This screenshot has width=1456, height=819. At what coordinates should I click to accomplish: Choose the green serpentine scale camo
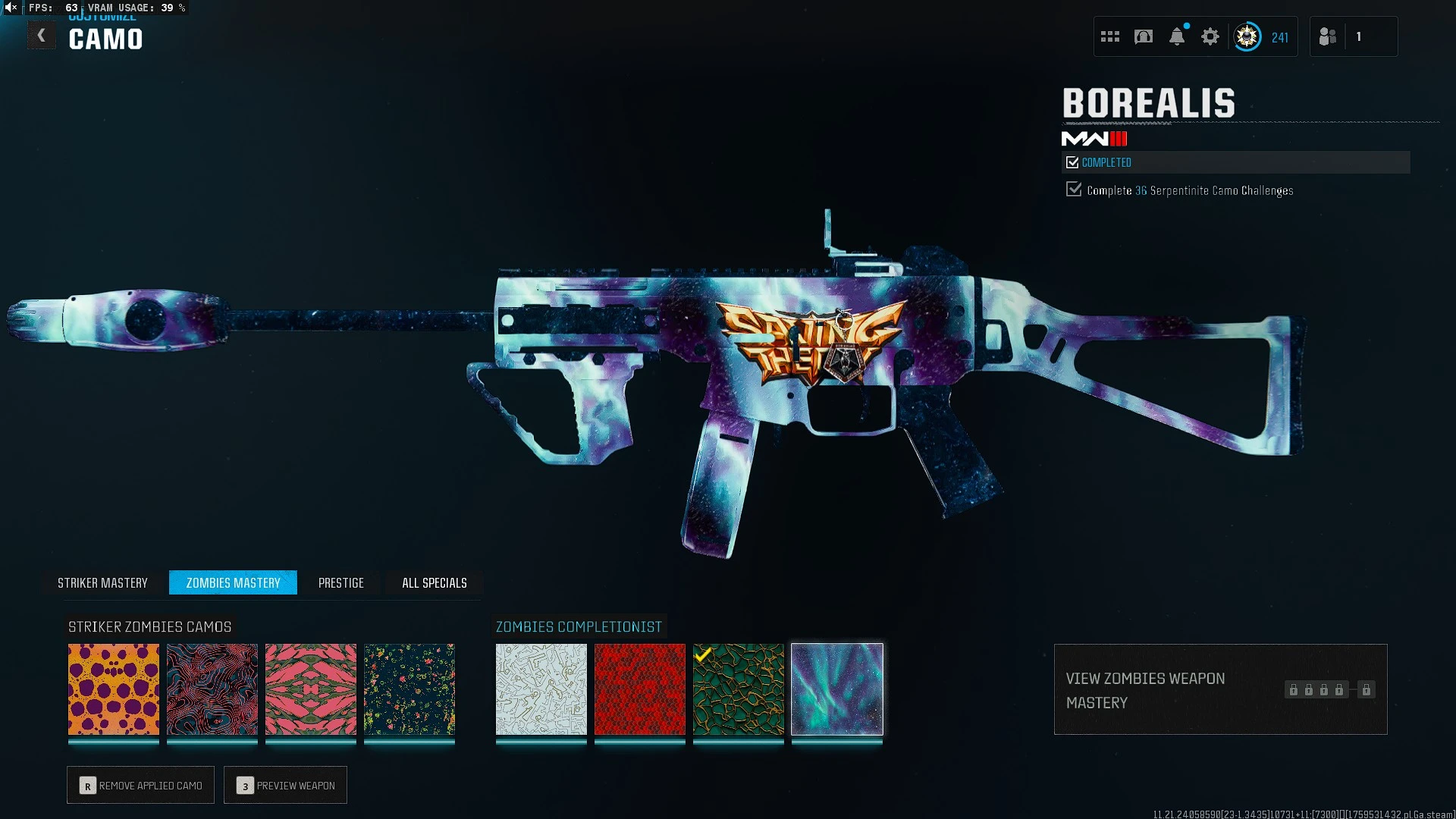739,689
